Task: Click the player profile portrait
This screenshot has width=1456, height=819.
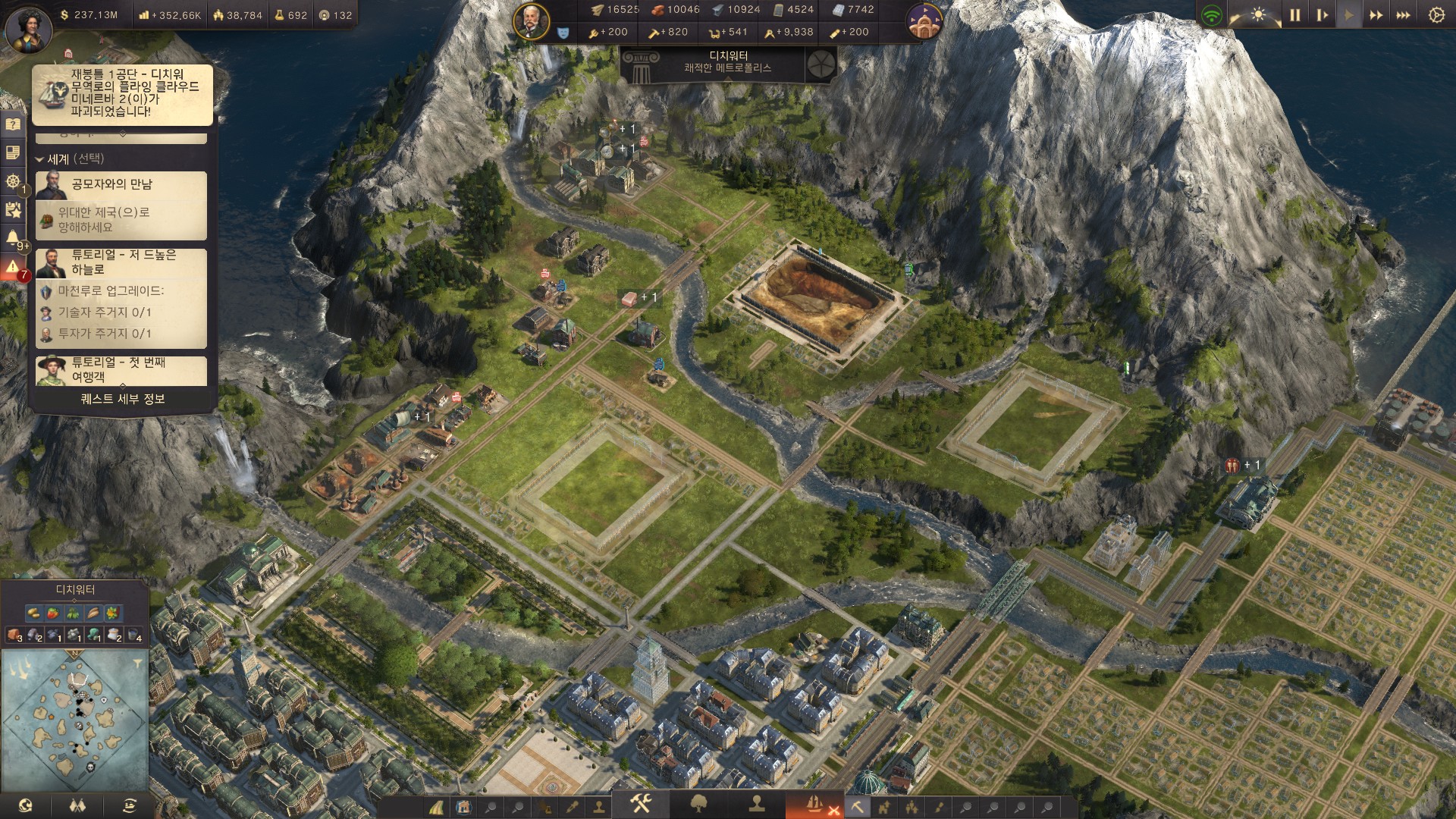Action: coord(28,29)
